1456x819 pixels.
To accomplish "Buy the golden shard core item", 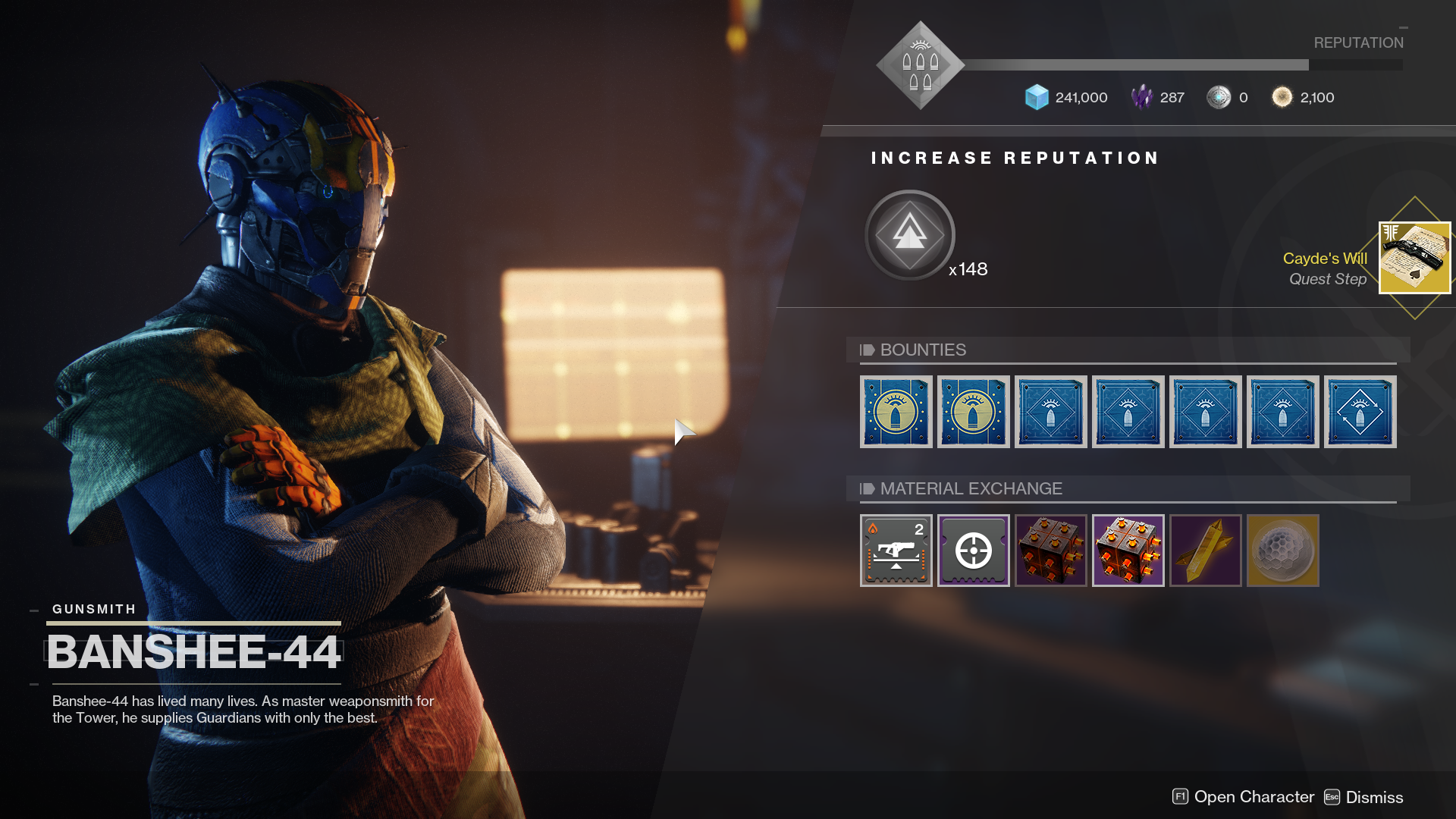I will point(1205,551).
